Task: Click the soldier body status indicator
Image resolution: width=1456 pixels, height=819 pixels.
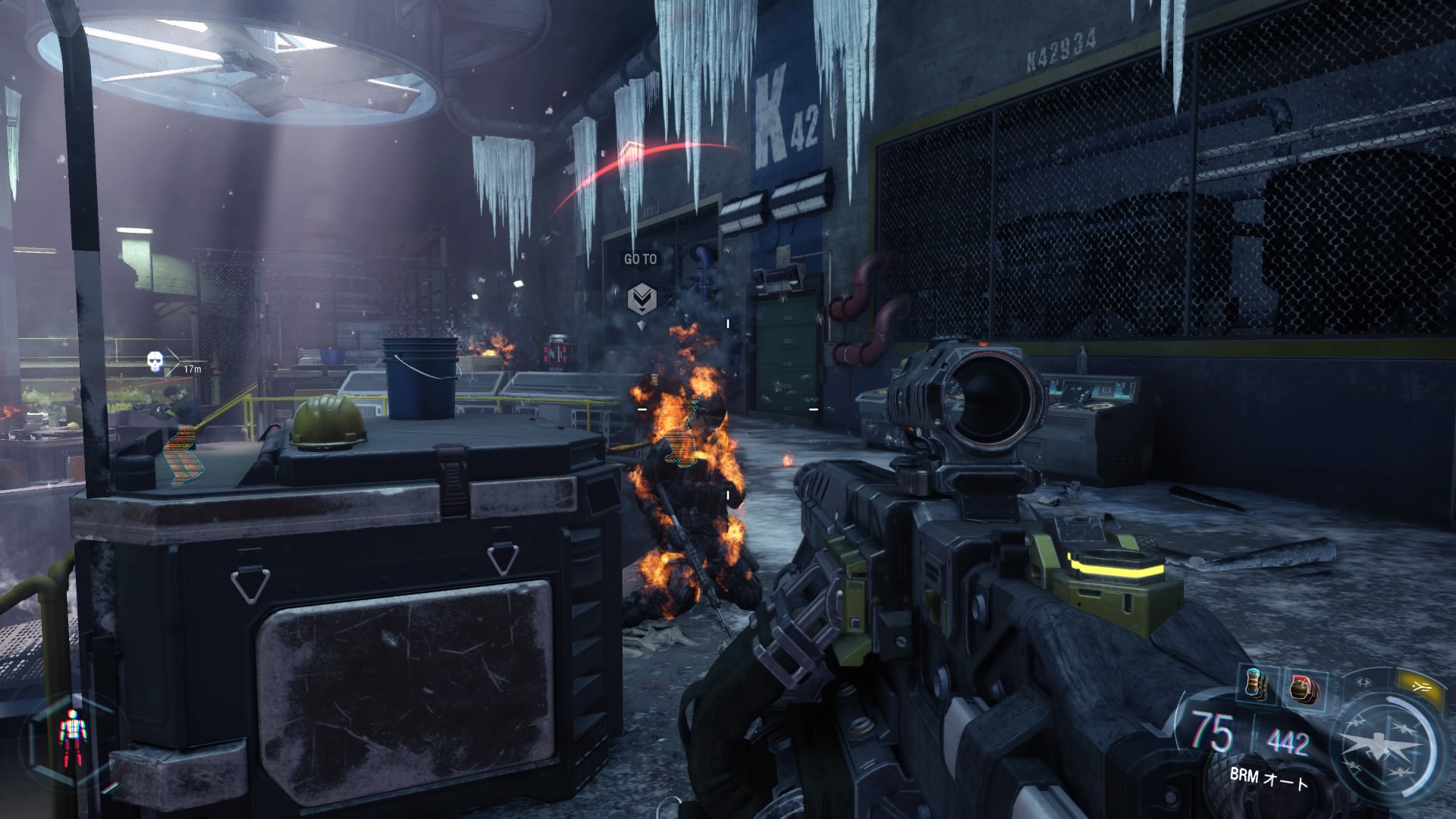Action: click(73, 737)
